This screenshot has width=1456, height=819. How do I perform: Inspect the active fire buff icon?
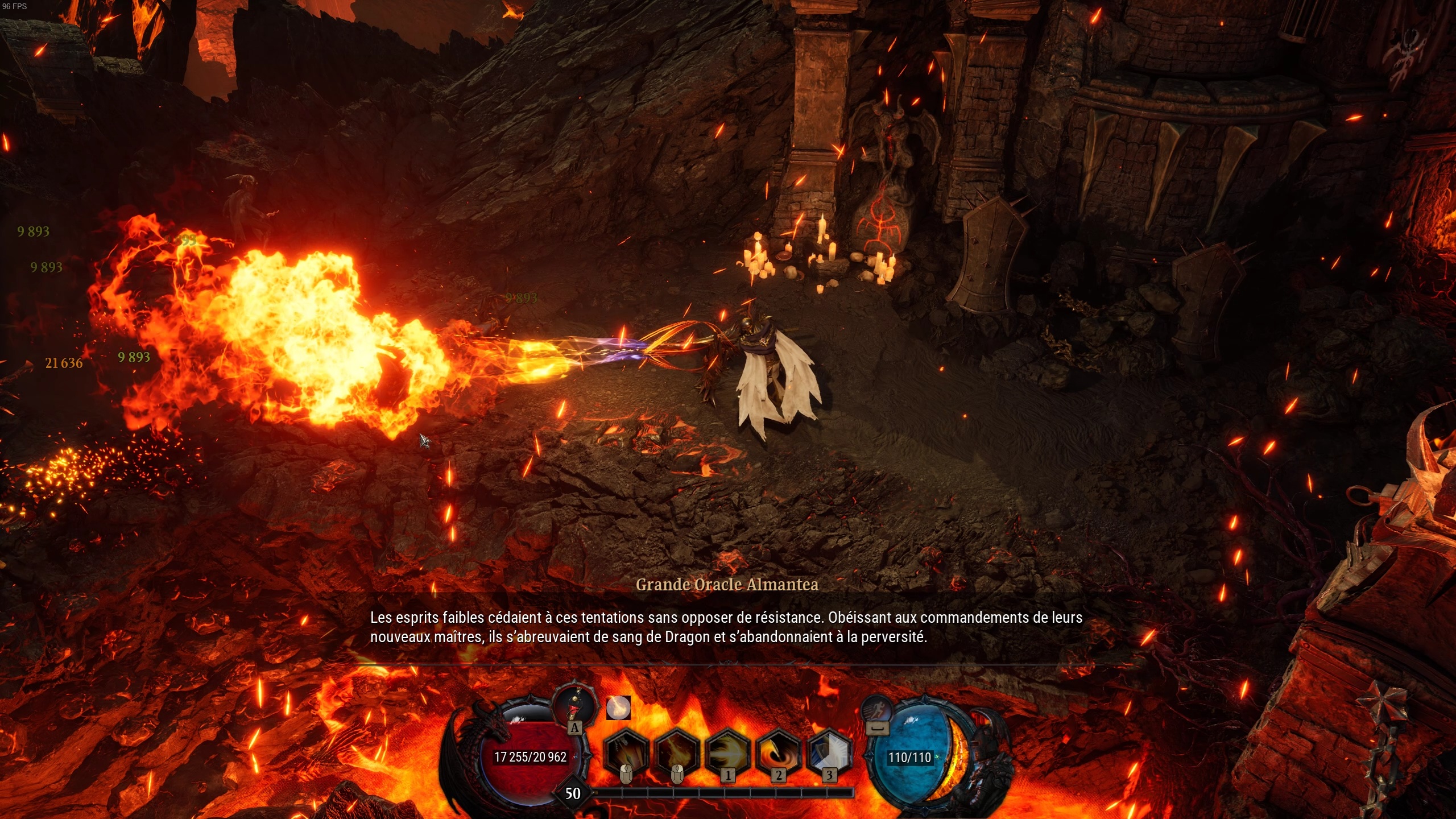pyautogui.click(x=620, y=707)
